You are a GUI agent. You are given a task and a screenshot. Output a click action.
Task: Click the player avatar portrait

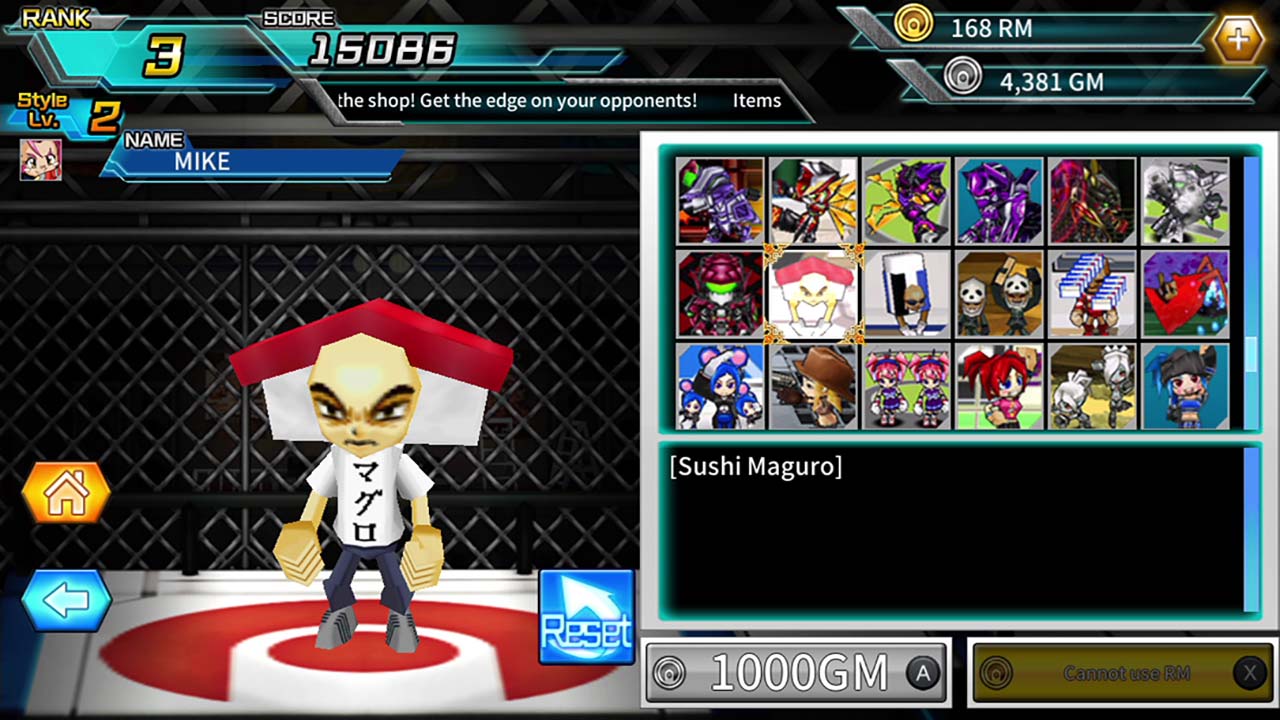[40, 160]
